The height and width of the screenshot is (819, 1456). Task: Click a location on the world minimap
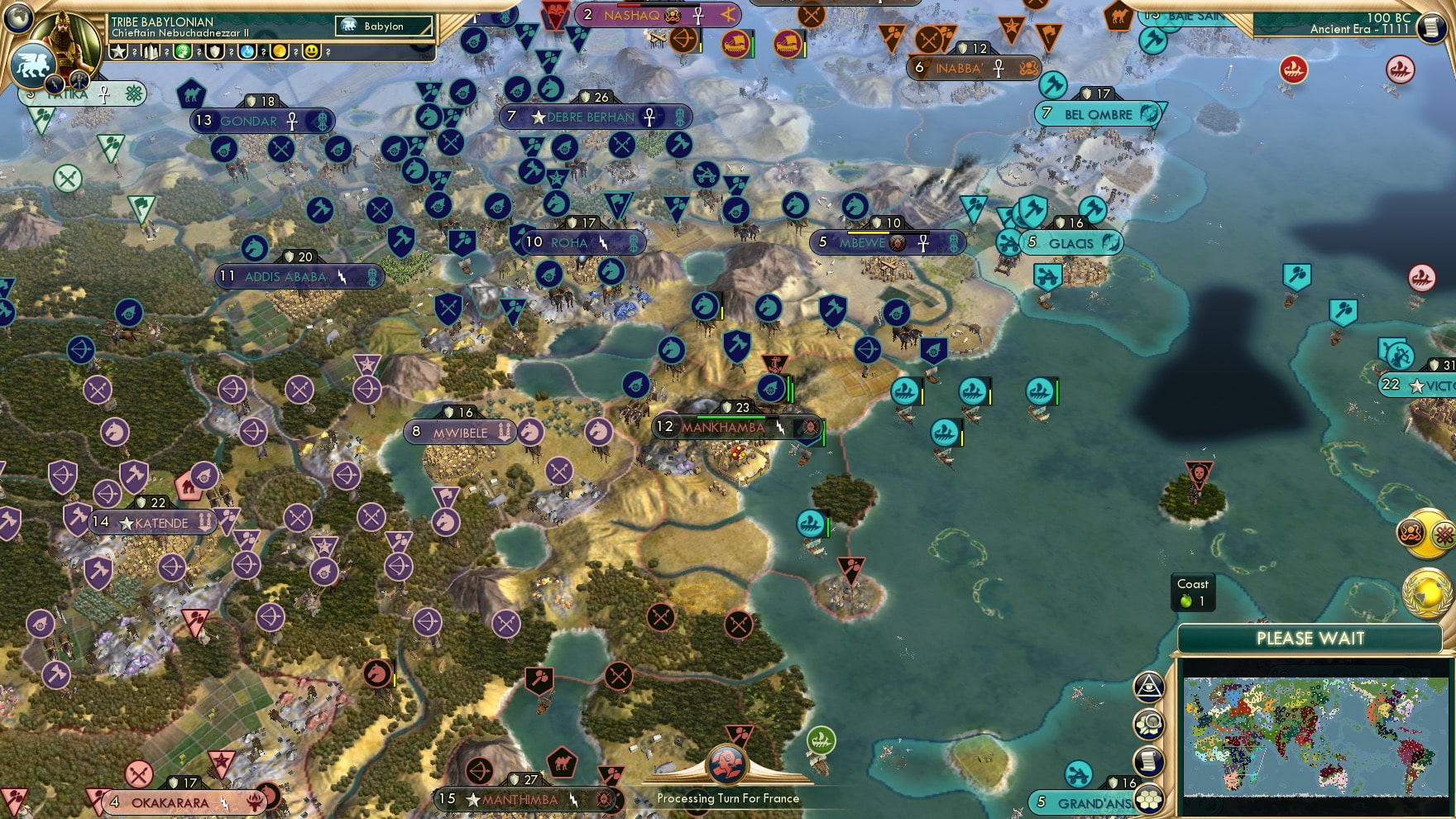[x=1315, y=736]
